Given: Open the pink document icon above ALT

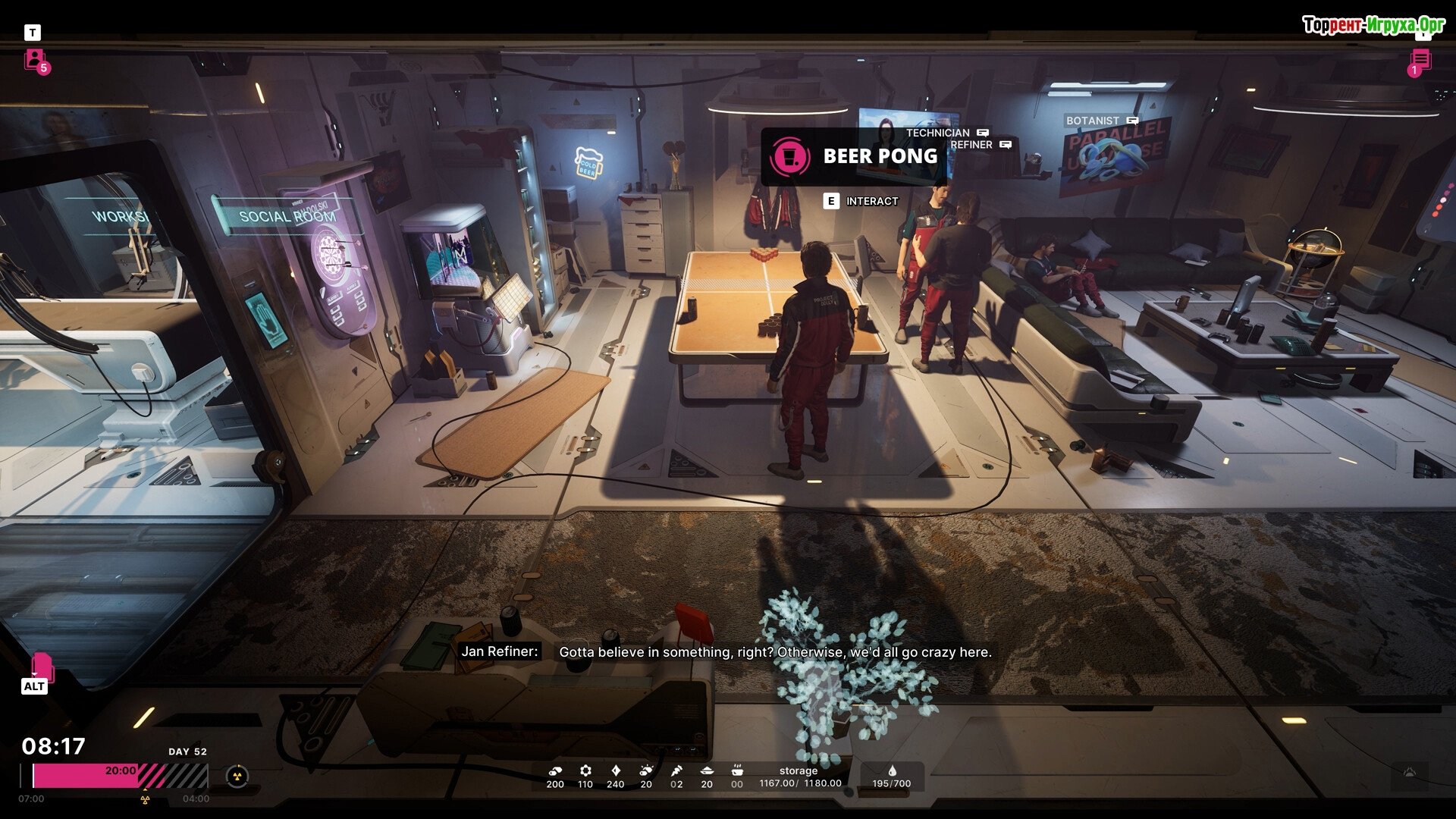Looking at the screenshot, I should click(x=42, y=667).
